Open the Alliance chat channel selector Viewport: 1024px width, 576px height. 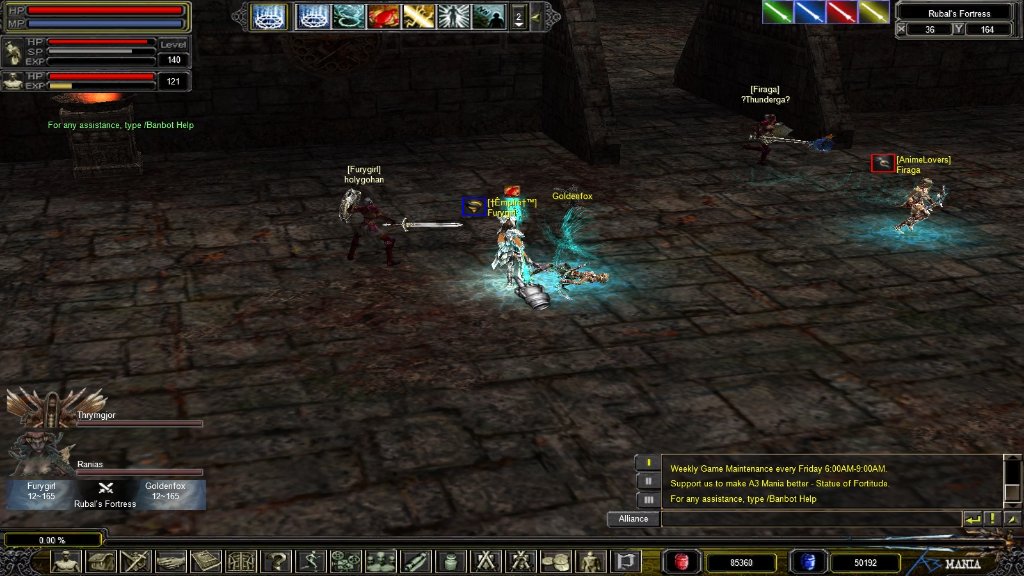click(633, 519)
